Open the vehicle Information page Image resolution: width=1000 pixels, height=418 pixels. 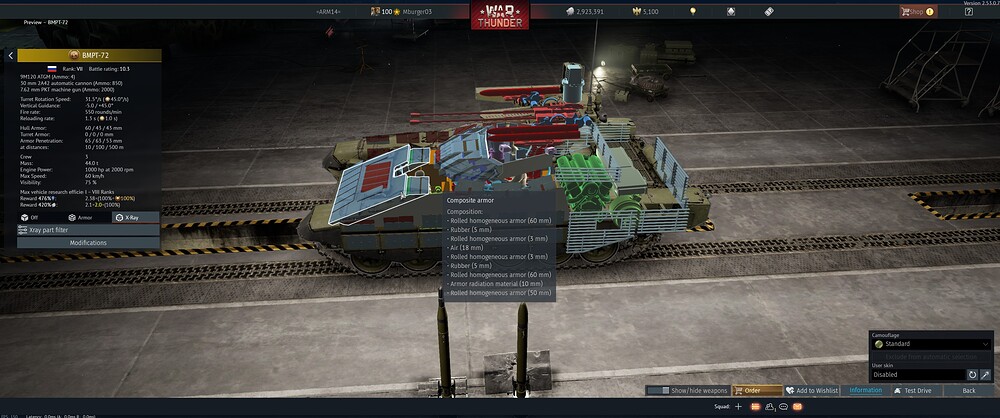[x=865, y=390]
